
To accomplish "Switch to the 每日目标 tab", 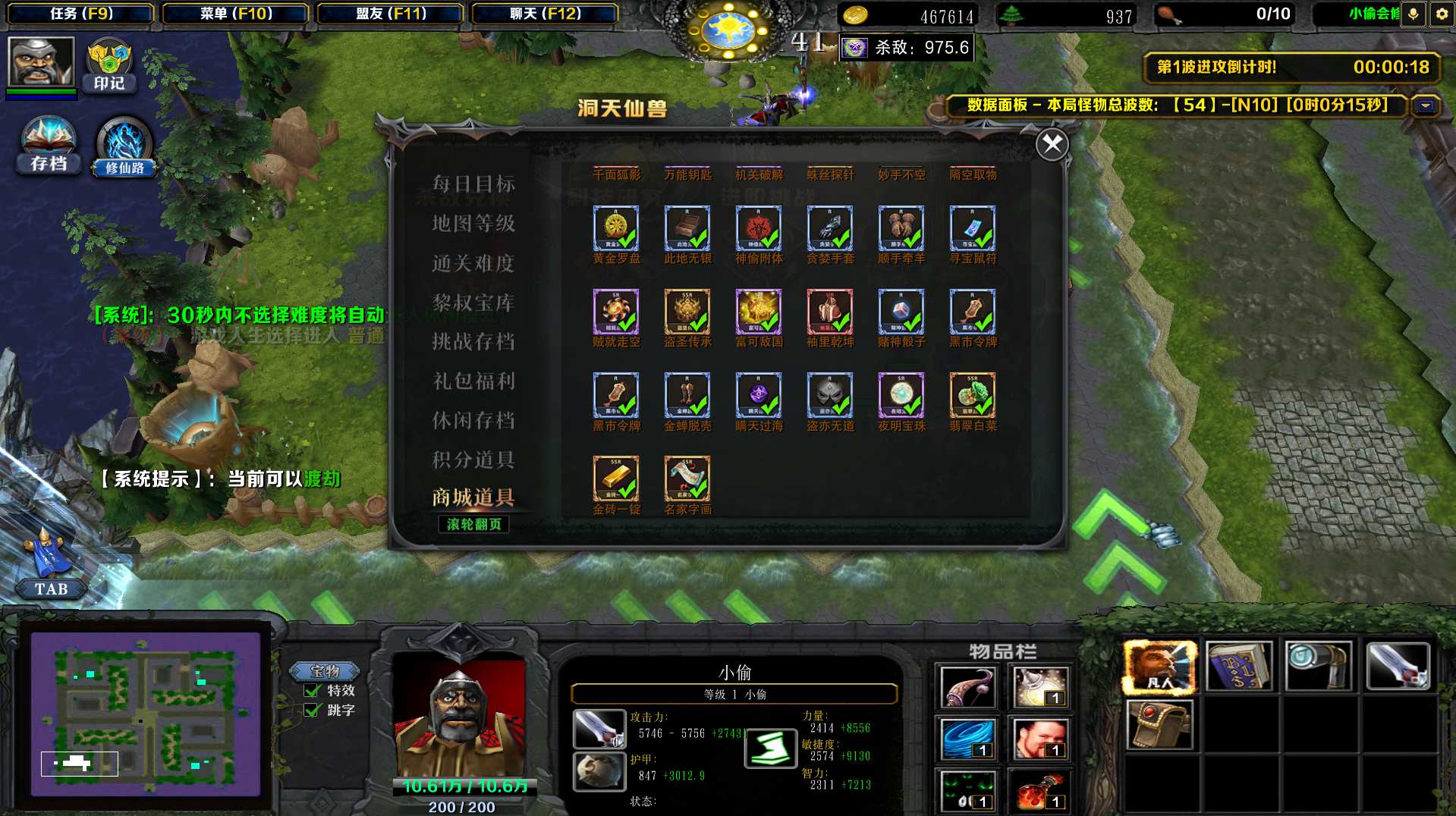I will coord(473,184).
